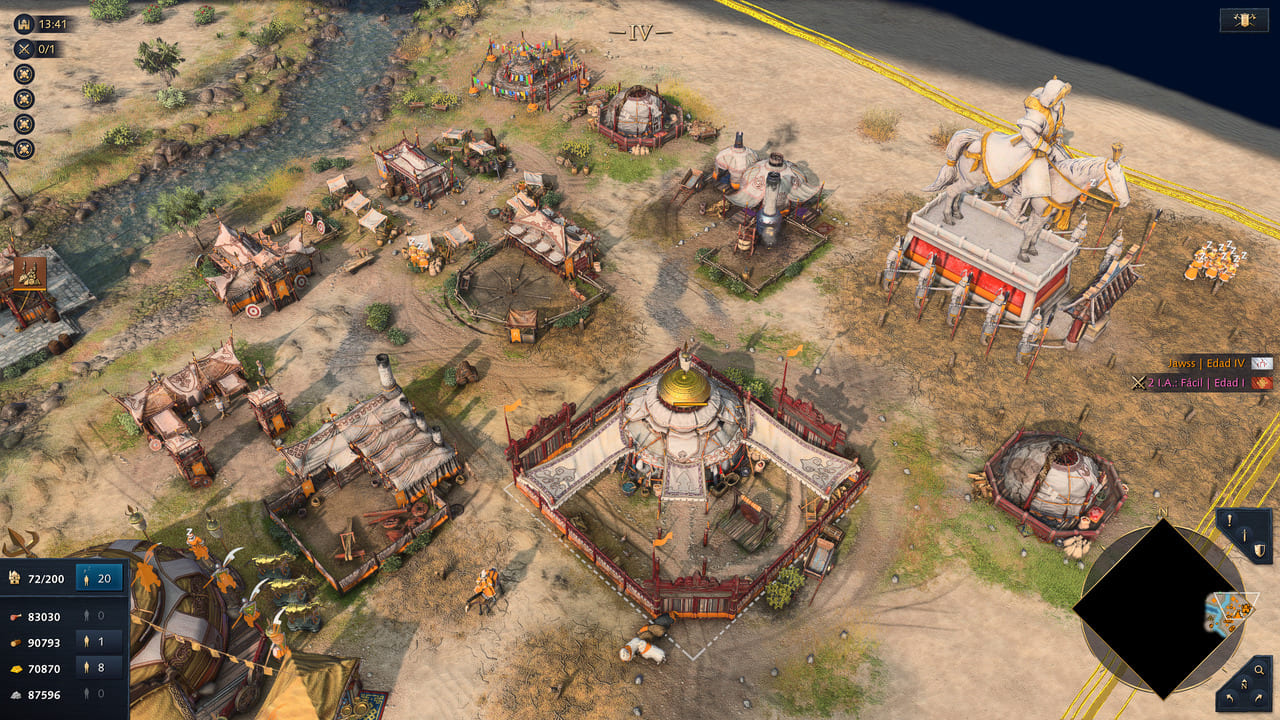The width and height of the screenshot is (1280, 720).
Task: Send the sword attack ping
Action: click(x=1245, y=535)
